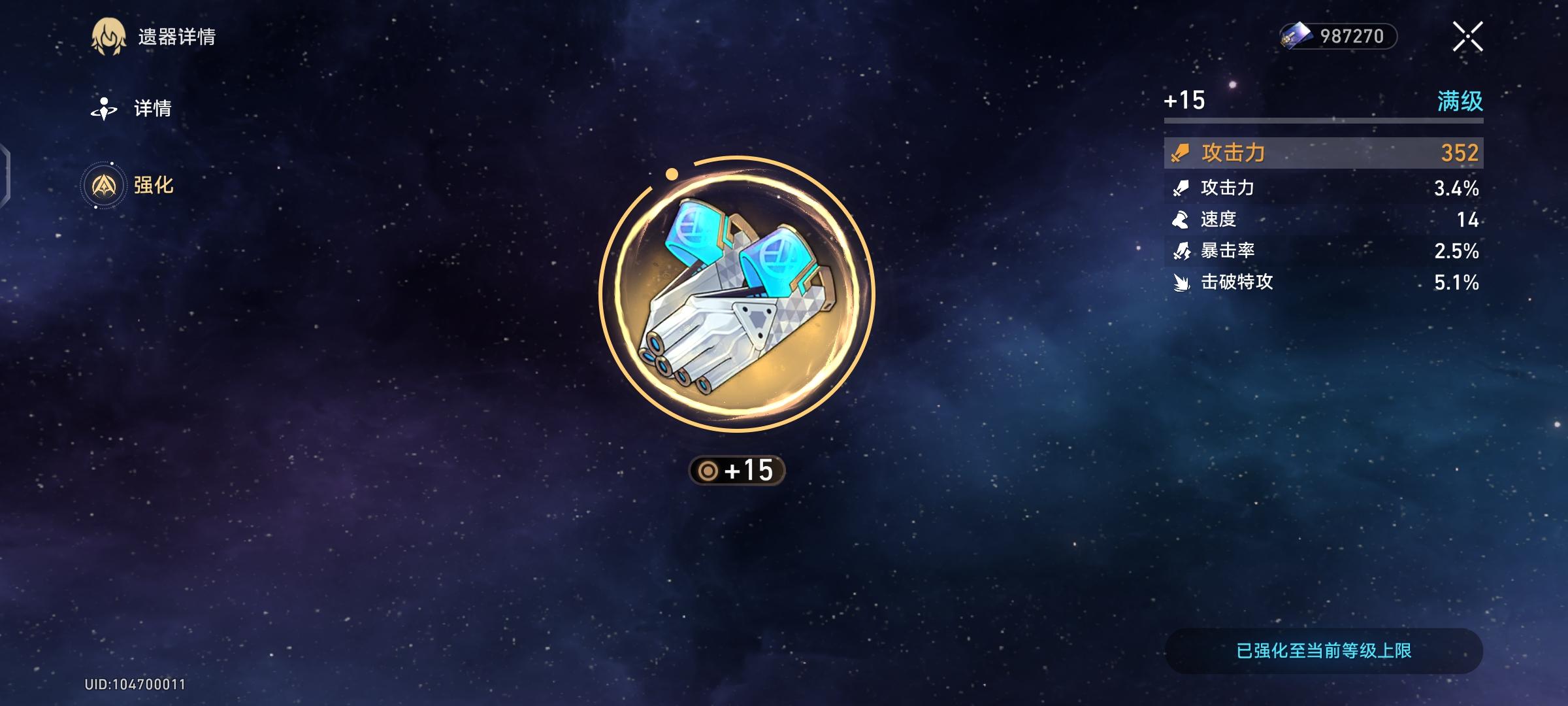Click the 速度 speed stat icon
The height and width of the screenshot is (706, 1568).
pos(1179,219)
